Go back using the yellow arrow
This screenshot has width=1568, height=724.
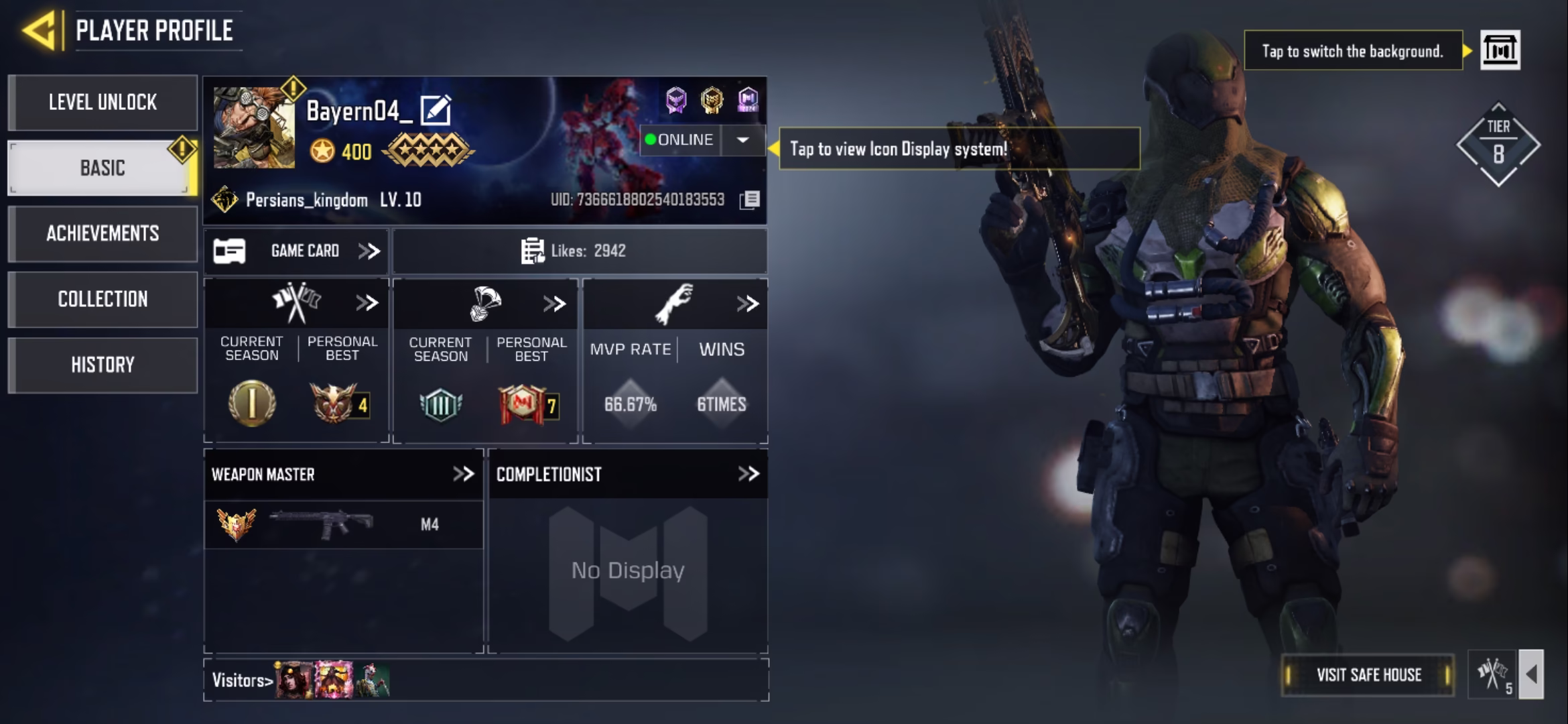pyautogui.click(x=40, y=30)
